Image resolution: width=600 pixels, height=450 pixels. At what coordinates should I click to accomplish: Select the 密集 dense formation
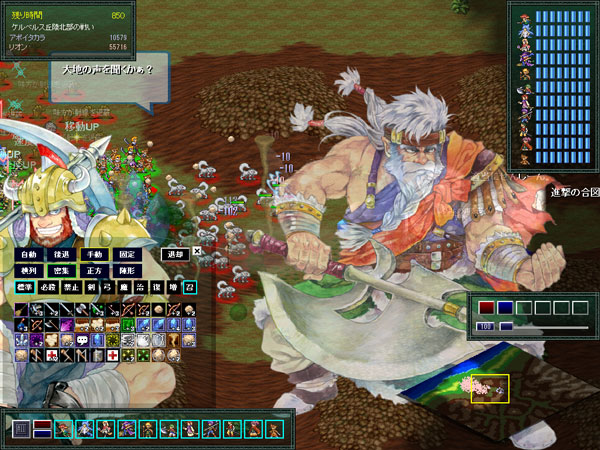(x=61, y=271)
